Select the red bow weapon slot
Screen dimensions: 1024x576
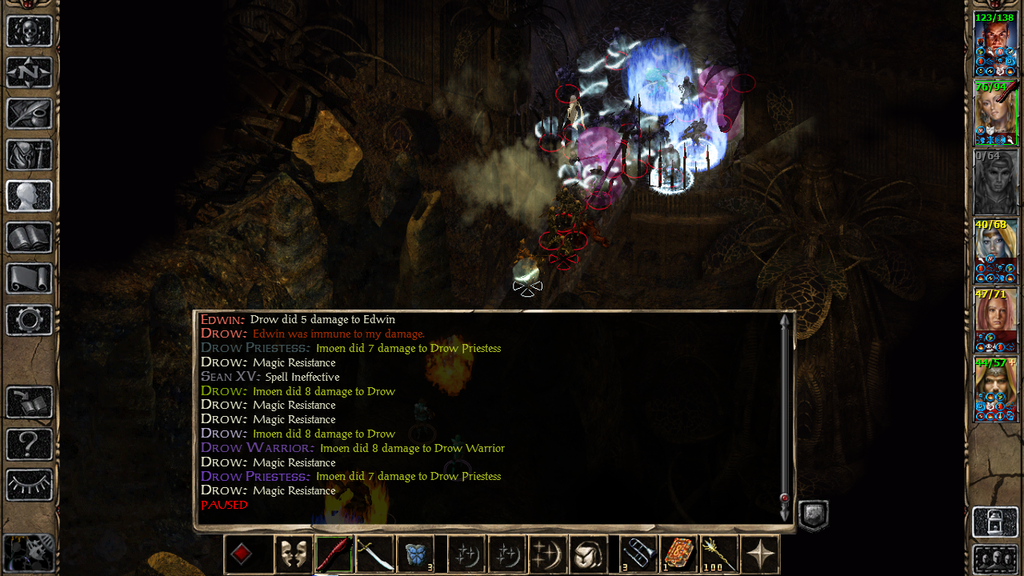[332, 554]
